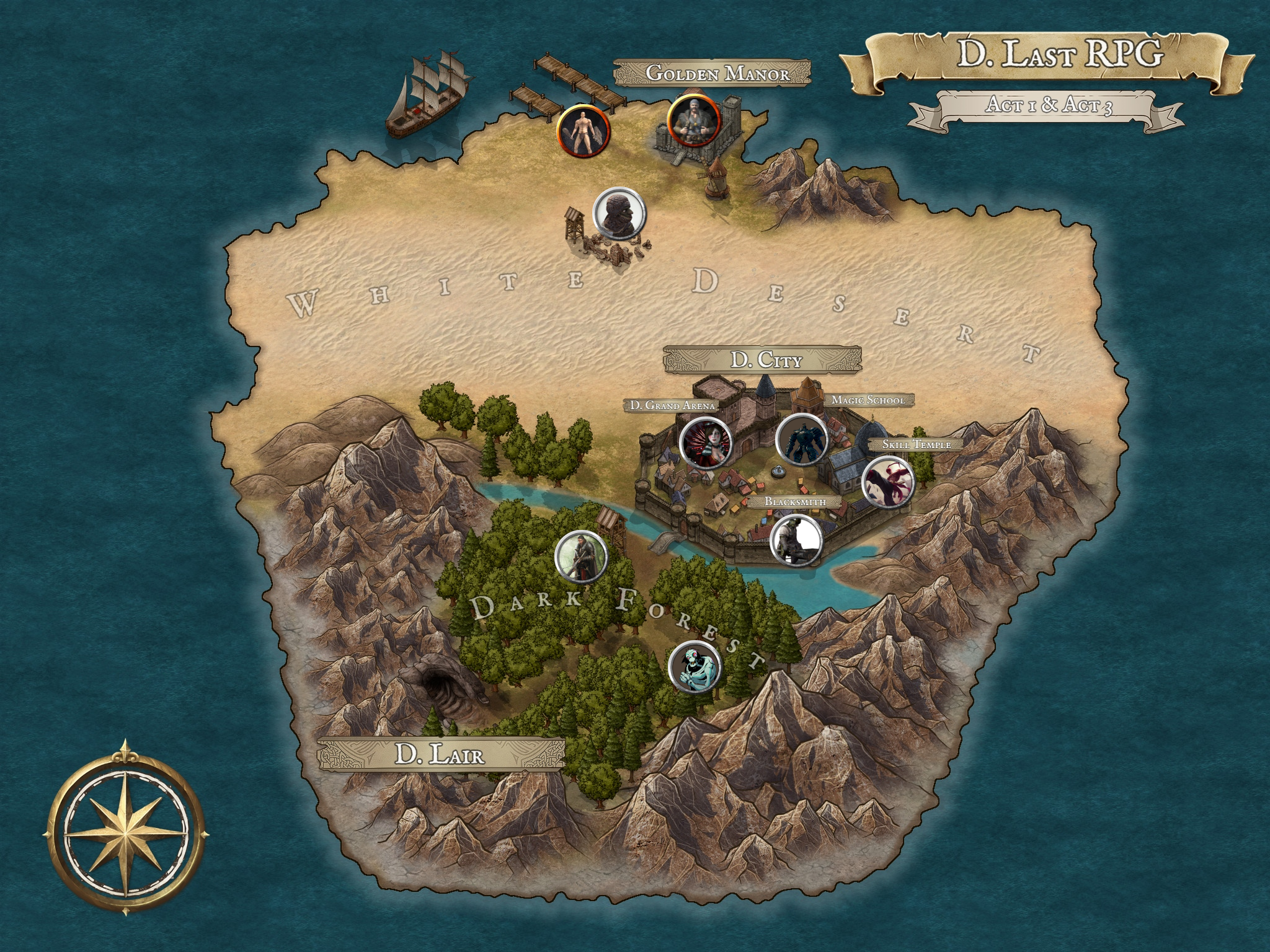The width and height of the screenshot is (1270, 952).
Task: Click the Magic School label
Action: pos(868,400)
